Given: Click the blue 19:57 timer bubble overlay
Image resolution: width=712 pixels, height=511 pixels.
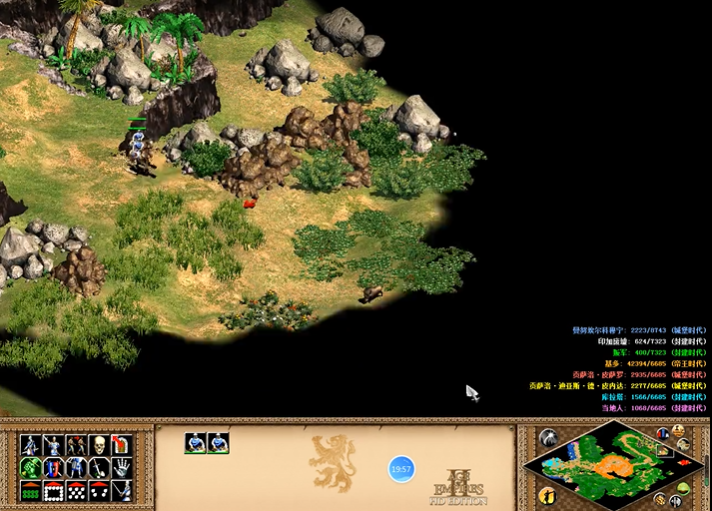Looking at the screenshot, I should click(x=401, y=468).
